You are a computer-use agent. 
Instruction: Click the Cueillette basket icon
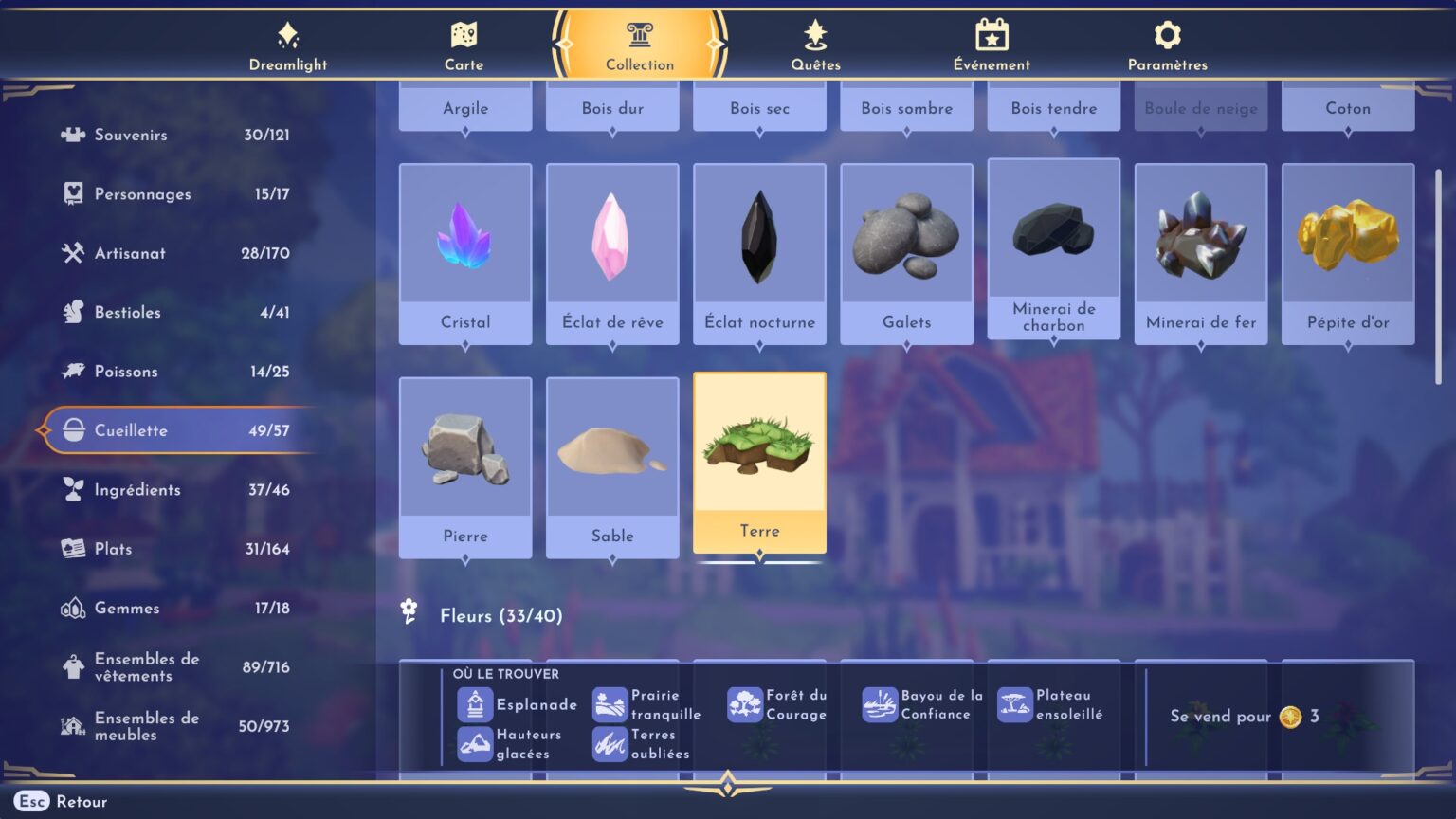click(73, 430)
